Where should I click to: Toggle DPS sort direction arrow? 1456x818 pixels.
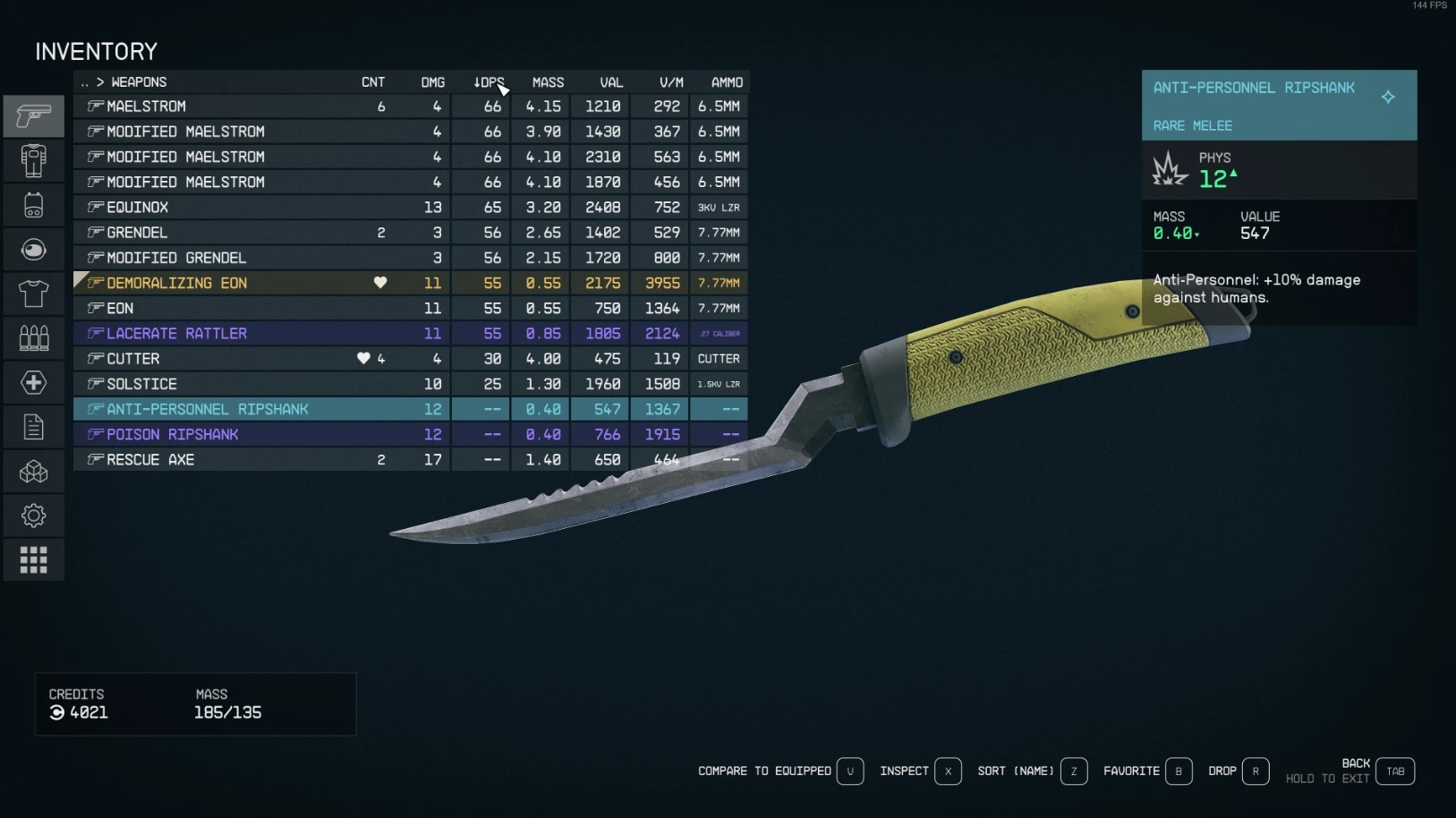(477, 81)
